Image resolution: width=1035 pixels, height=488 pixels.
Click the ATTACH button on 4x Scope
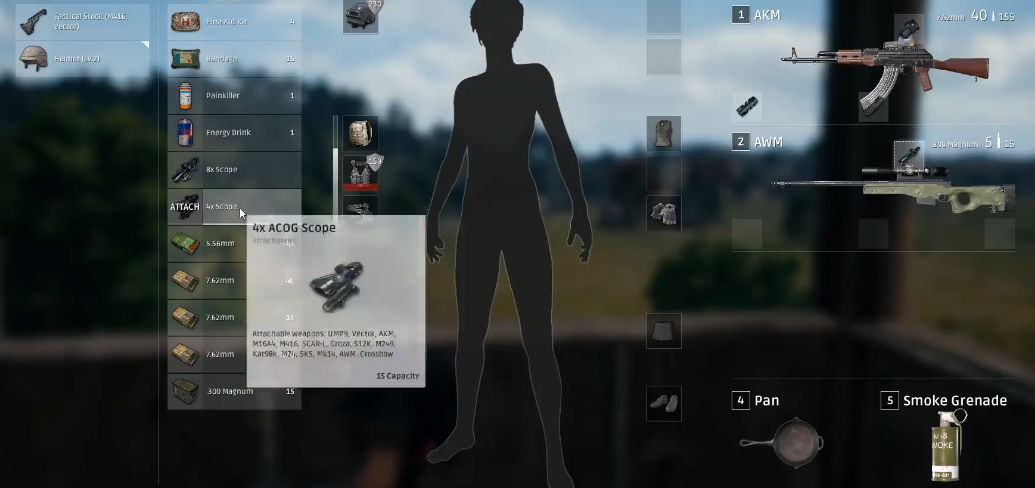185,207
